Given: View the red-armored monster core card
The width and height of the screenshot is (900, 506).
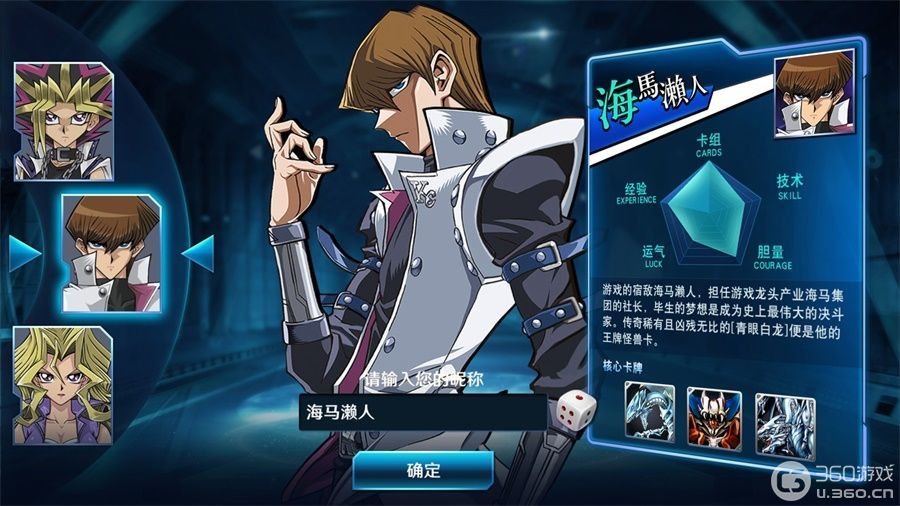Looking at the screenshot, I should tap(714, 412).
